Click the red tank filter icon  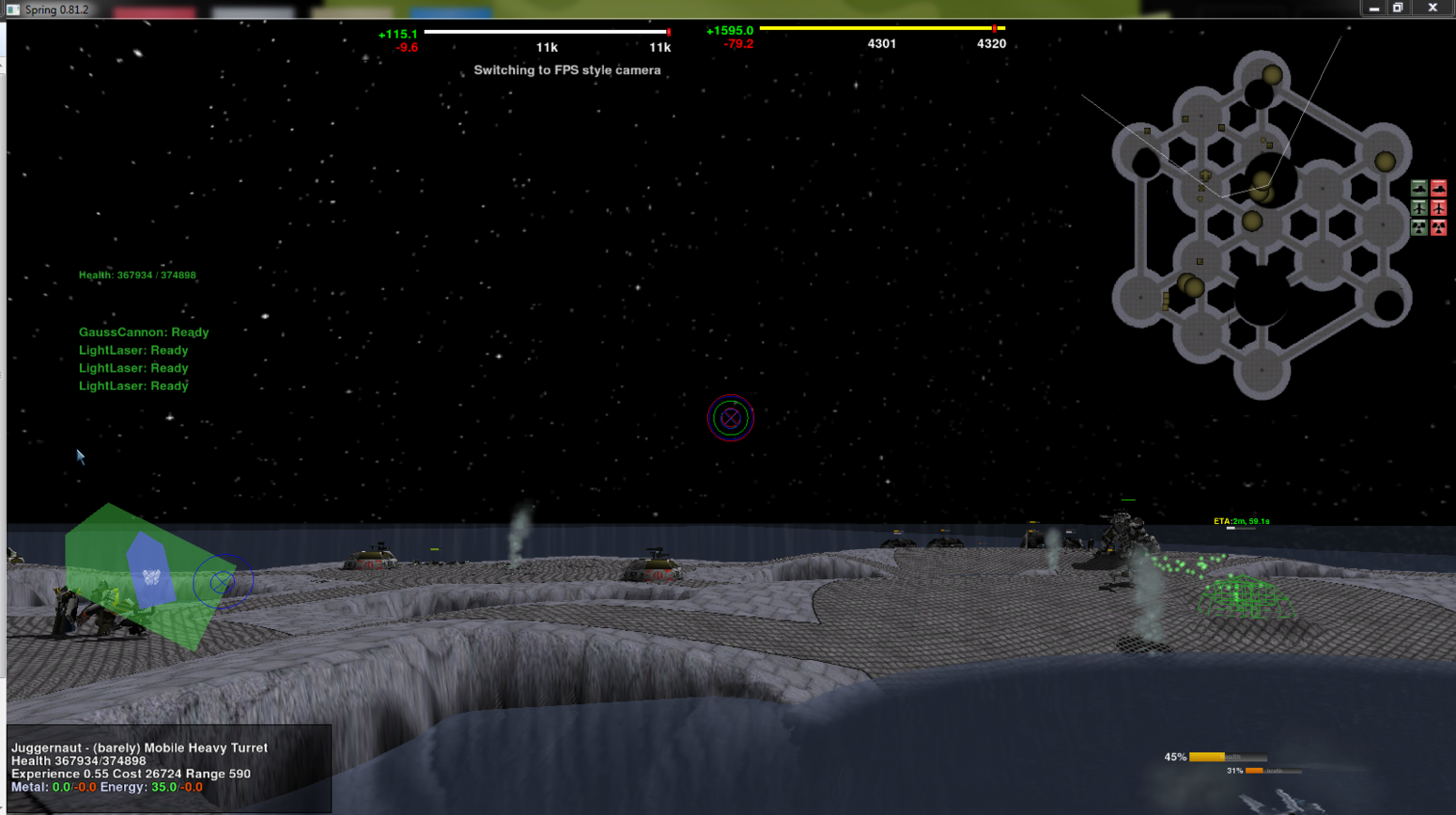(x=1438, y=189)
